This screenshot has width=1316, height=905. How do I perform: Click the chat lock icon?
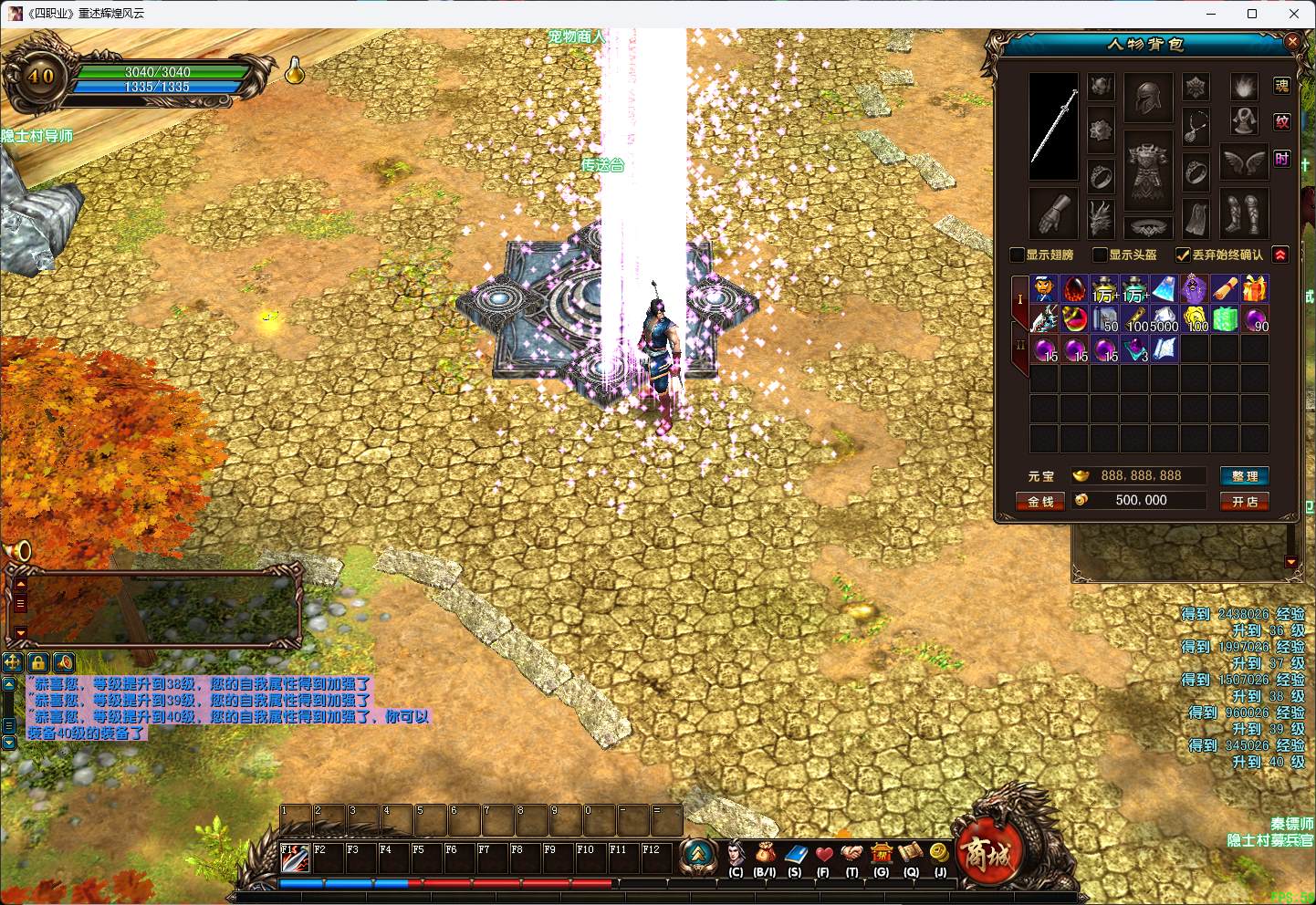[38, 662]
